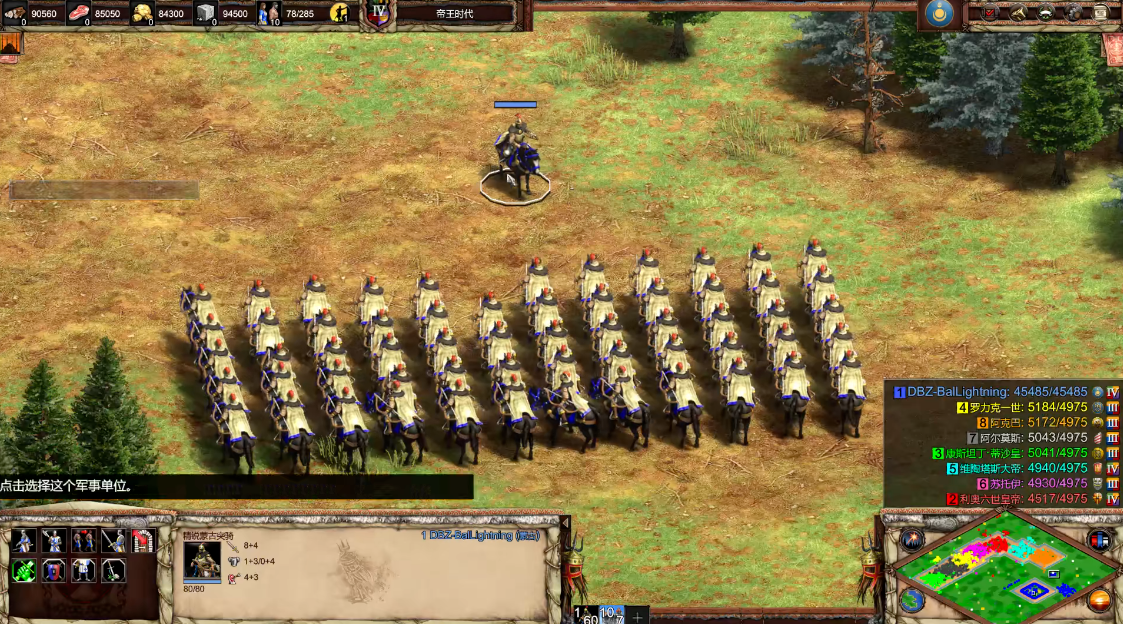
Task: Toggle the minimap banner flags button
Action: point(1100,540)
